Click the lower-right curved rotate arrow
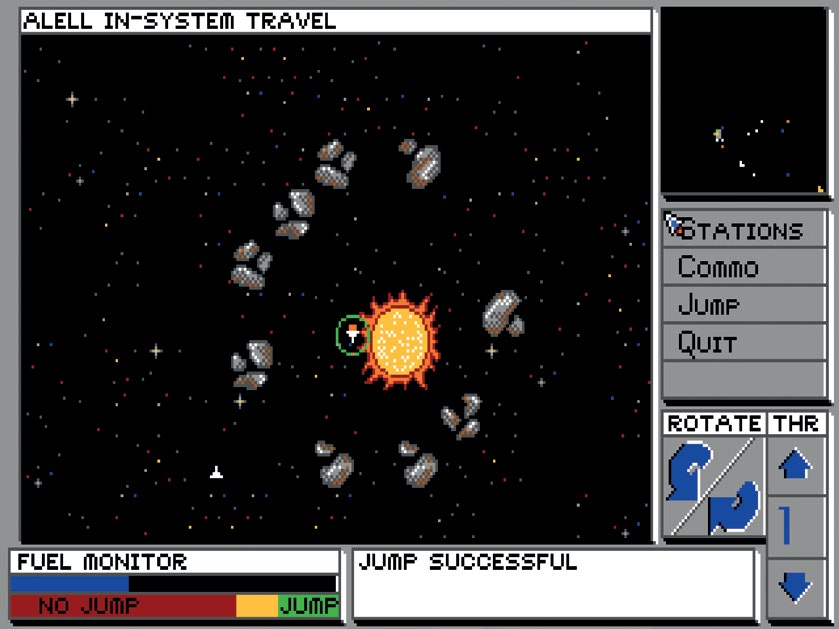 (734, 506)
